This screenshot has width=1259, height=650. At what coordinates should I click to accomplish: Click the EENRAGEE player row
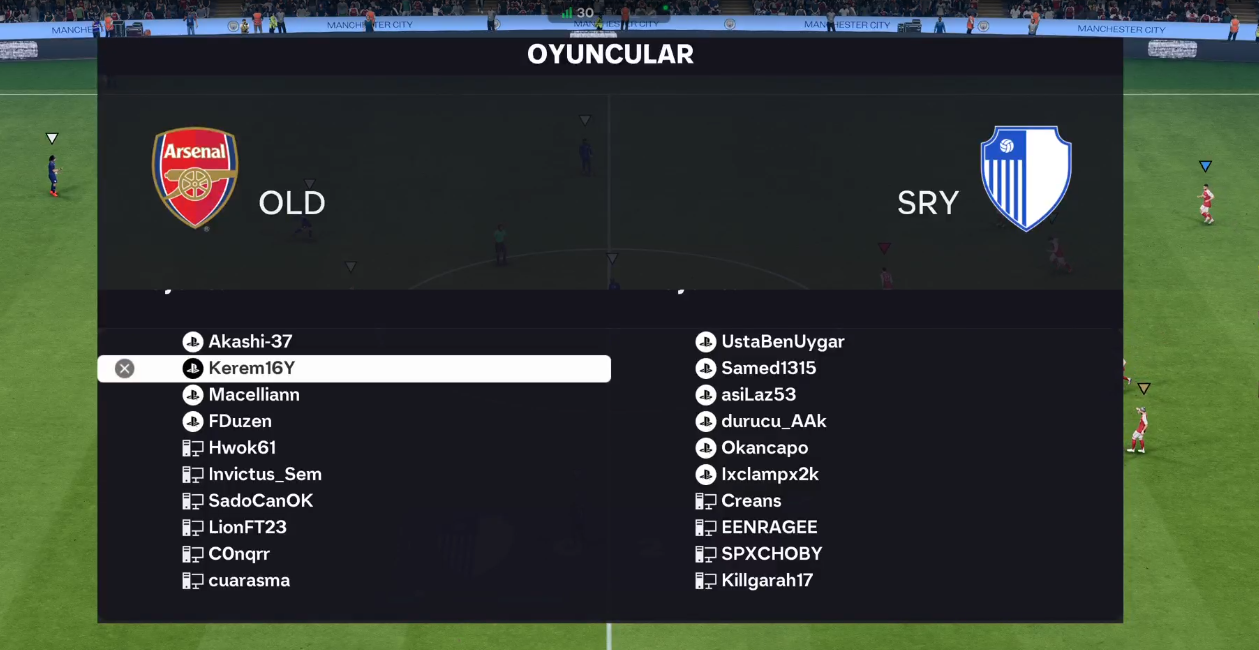point(769,528)
